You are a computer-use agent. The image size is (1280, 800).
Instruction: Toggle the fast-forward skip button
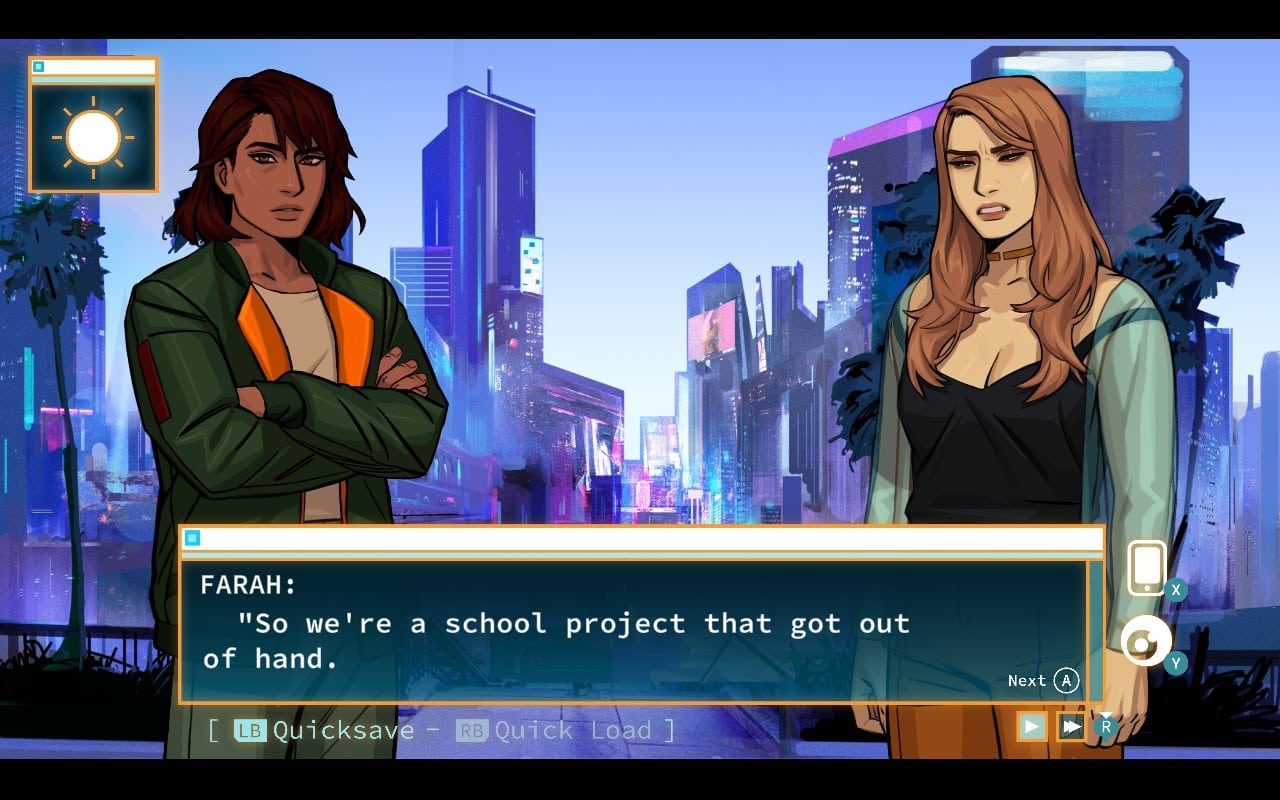[x=1071, y=726]
